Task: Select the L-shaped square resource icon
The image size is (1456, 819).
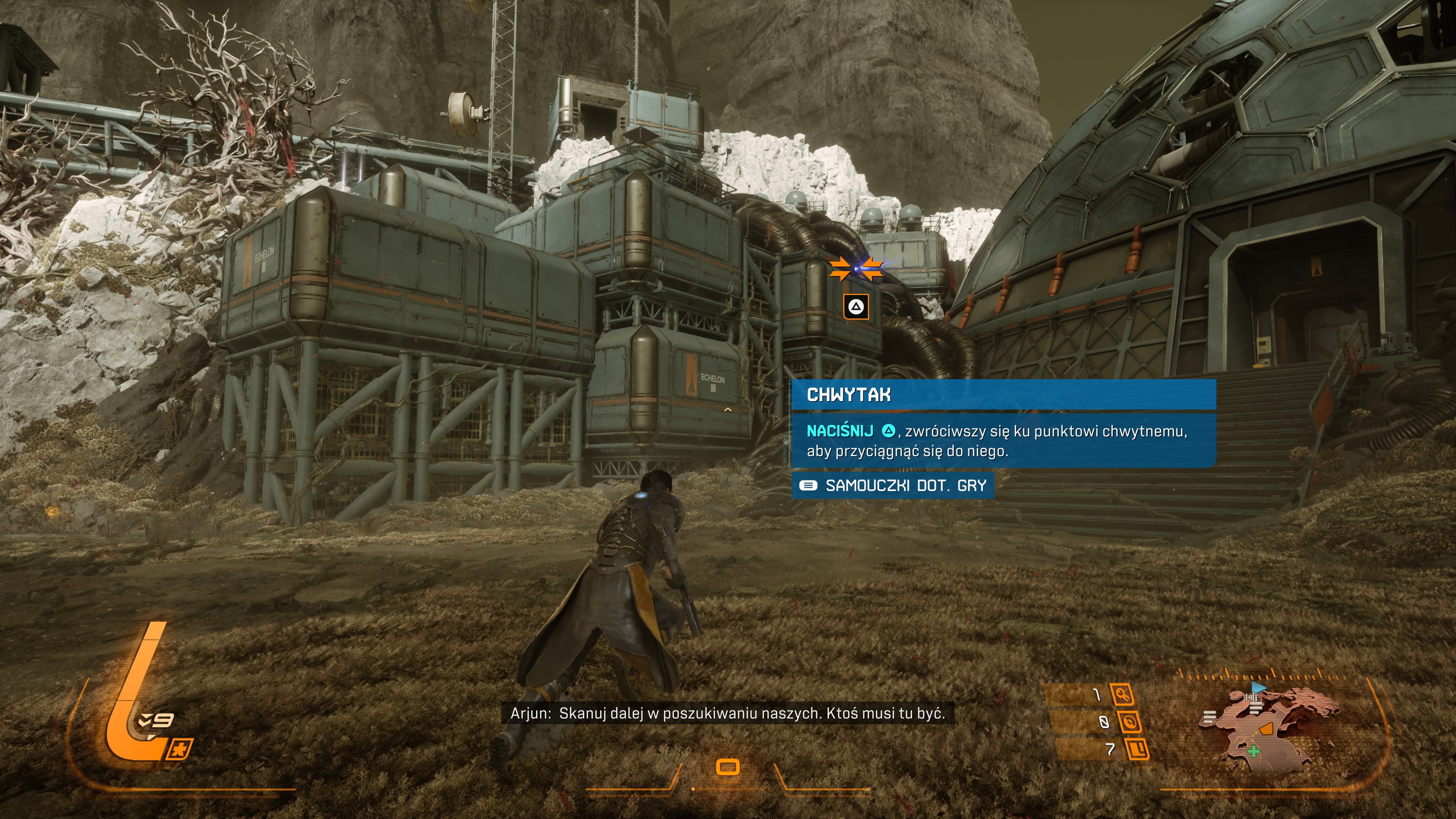Action: point(1137,750)
